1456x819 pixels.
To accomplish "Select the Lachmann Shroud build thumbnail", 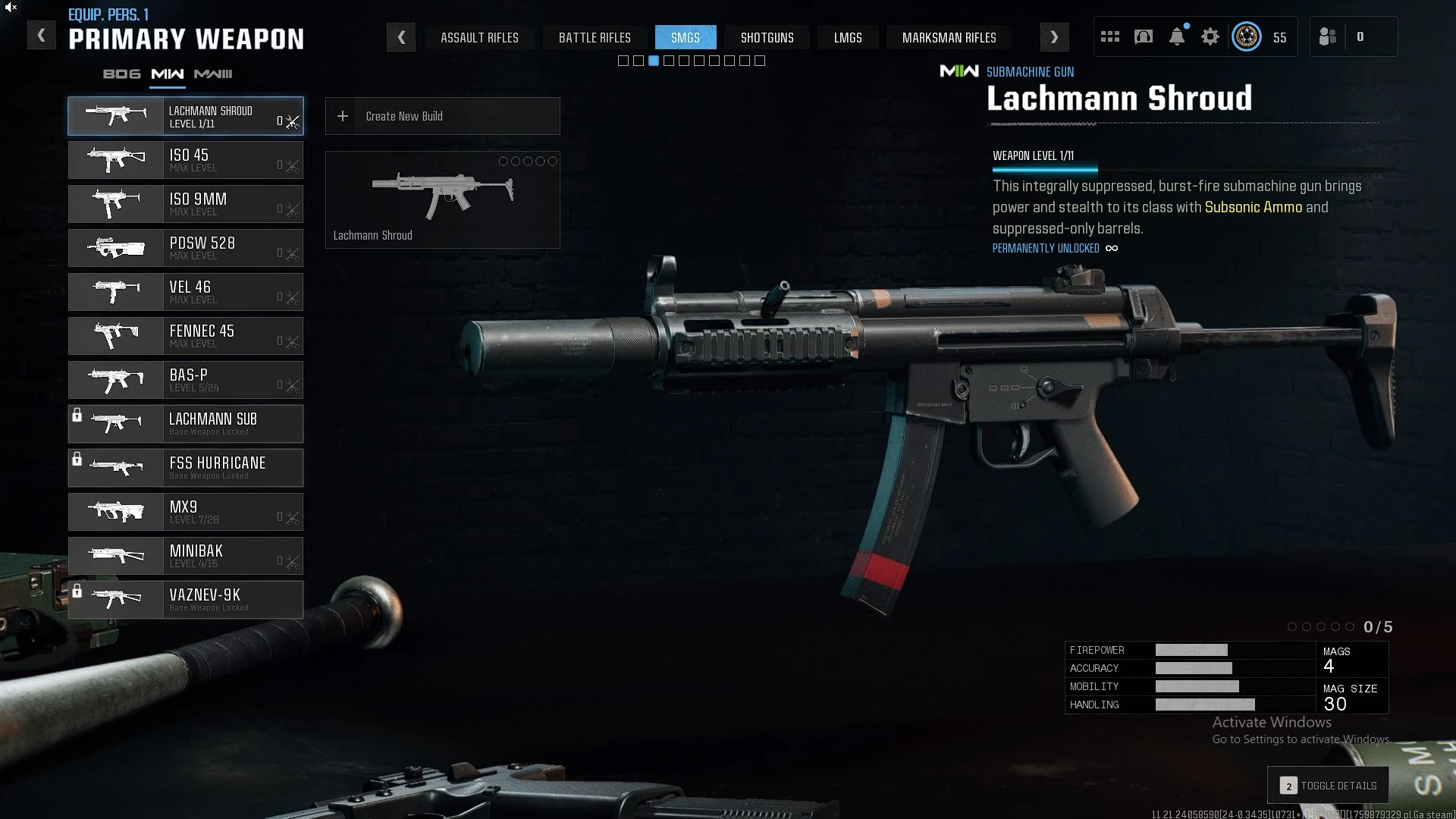I will tap(442, 199).
